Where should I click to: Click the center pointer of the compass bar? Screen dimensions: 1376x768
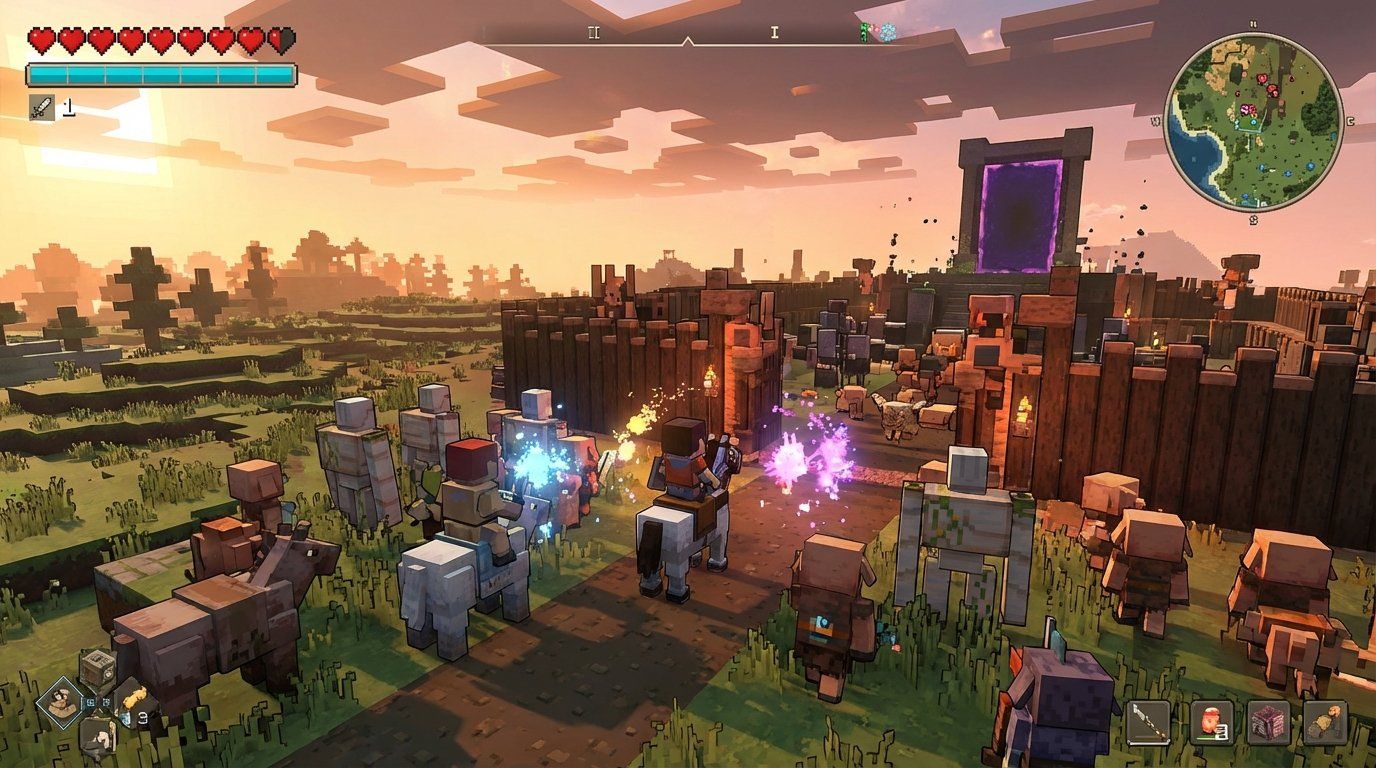click(688, 41)
